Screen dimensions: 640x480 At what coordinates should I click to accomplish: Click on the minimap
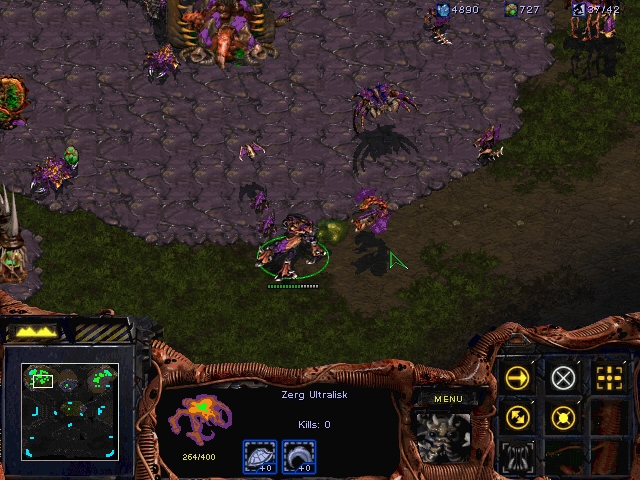(x=70, y=410)
